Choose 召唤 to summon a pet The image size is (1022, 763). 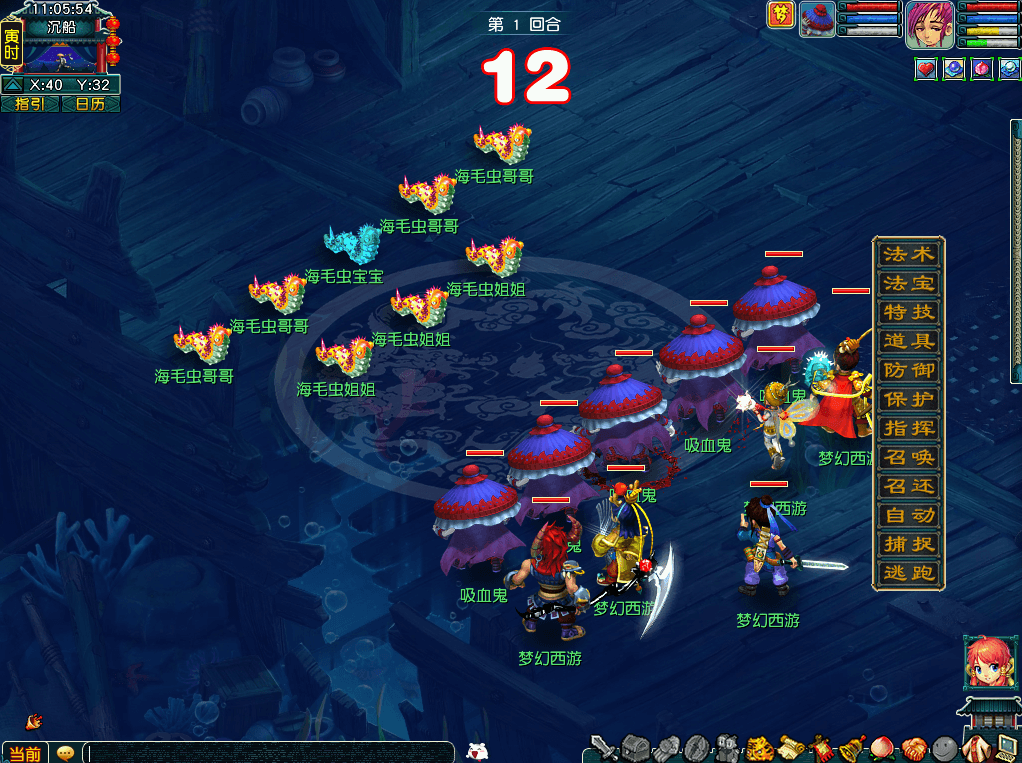point(908,458)
